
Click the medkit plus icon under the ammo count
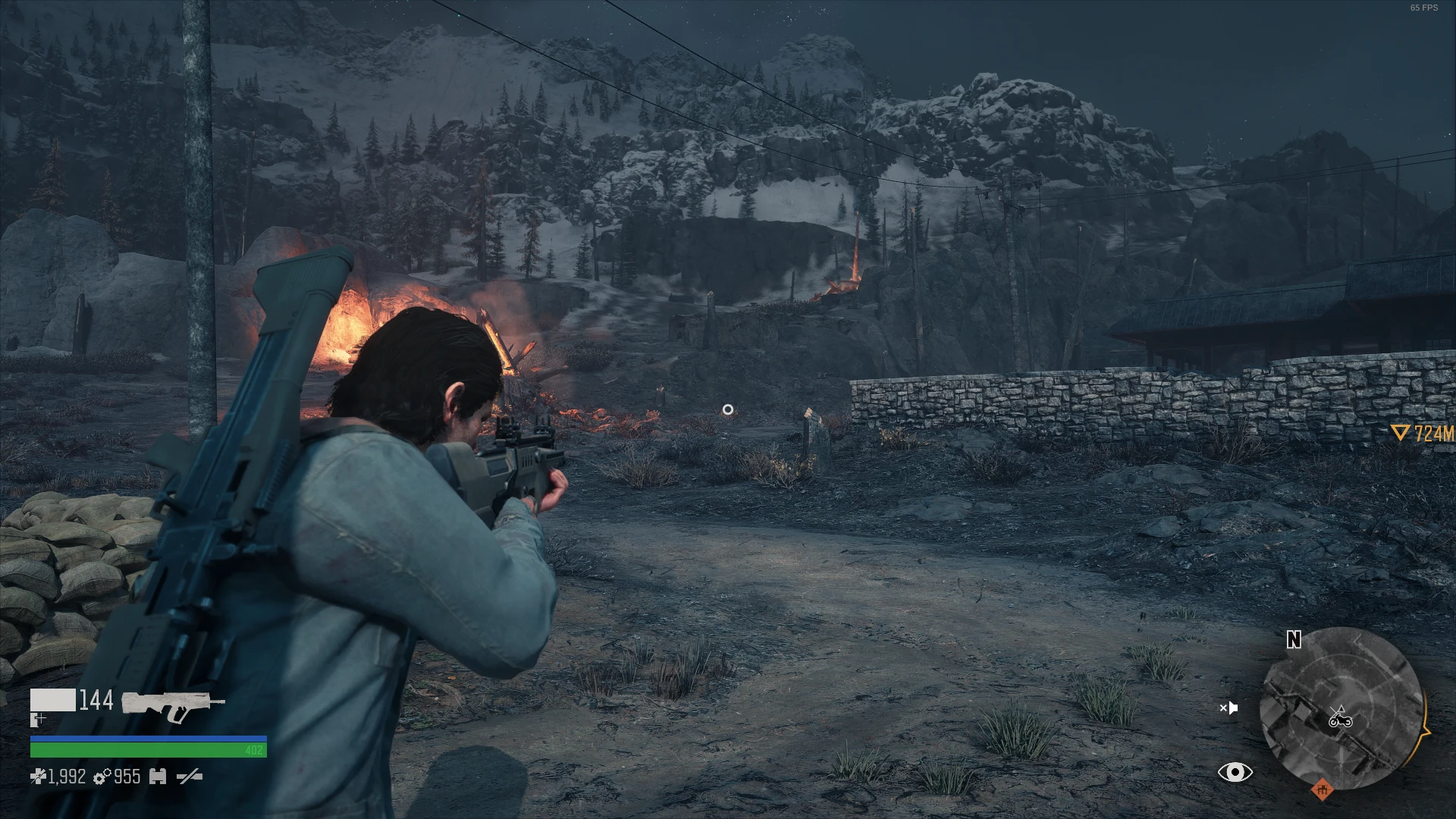[x=37, y=720]
